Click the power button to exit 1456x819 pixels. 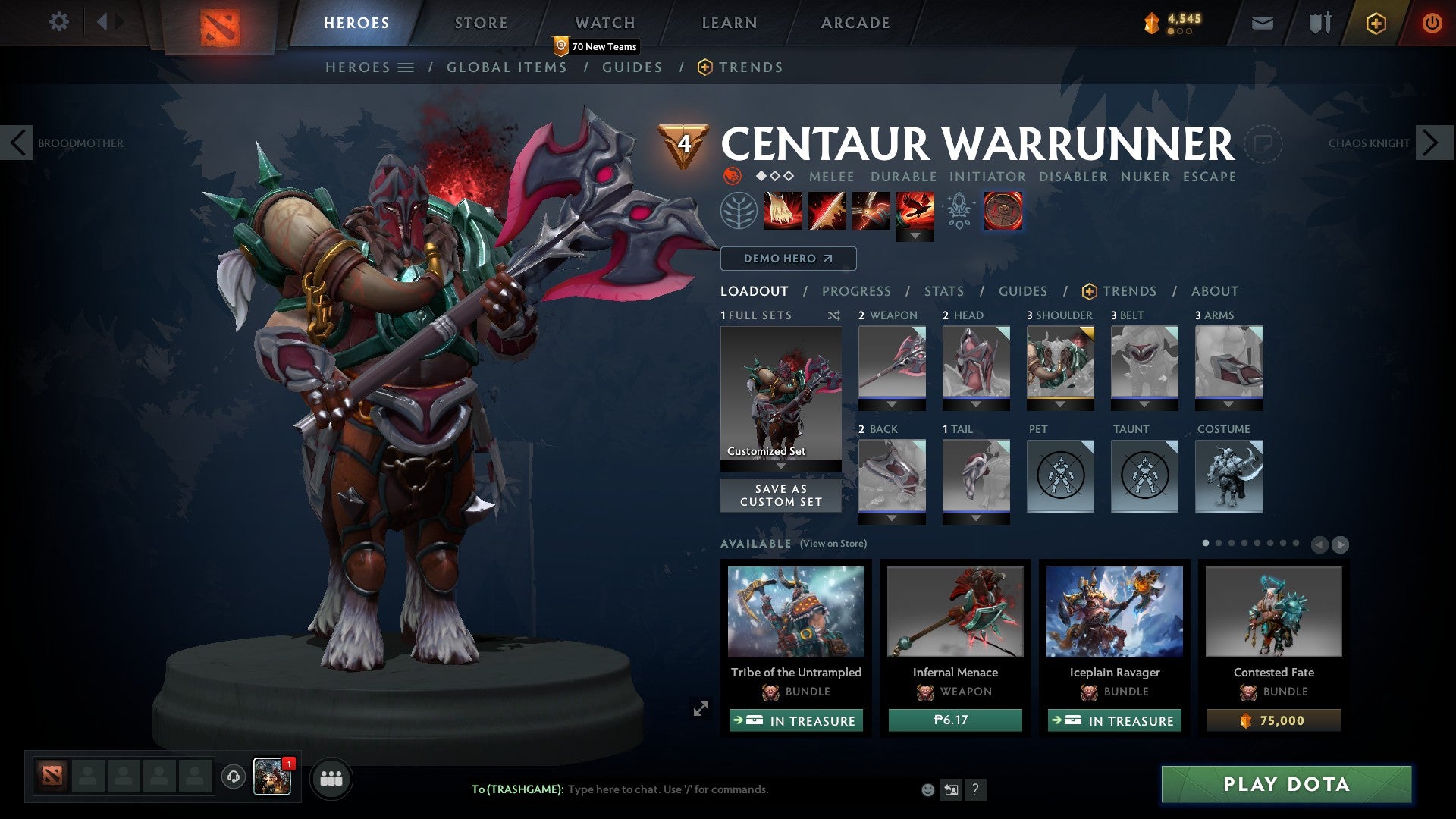(x=1432, y=22)
